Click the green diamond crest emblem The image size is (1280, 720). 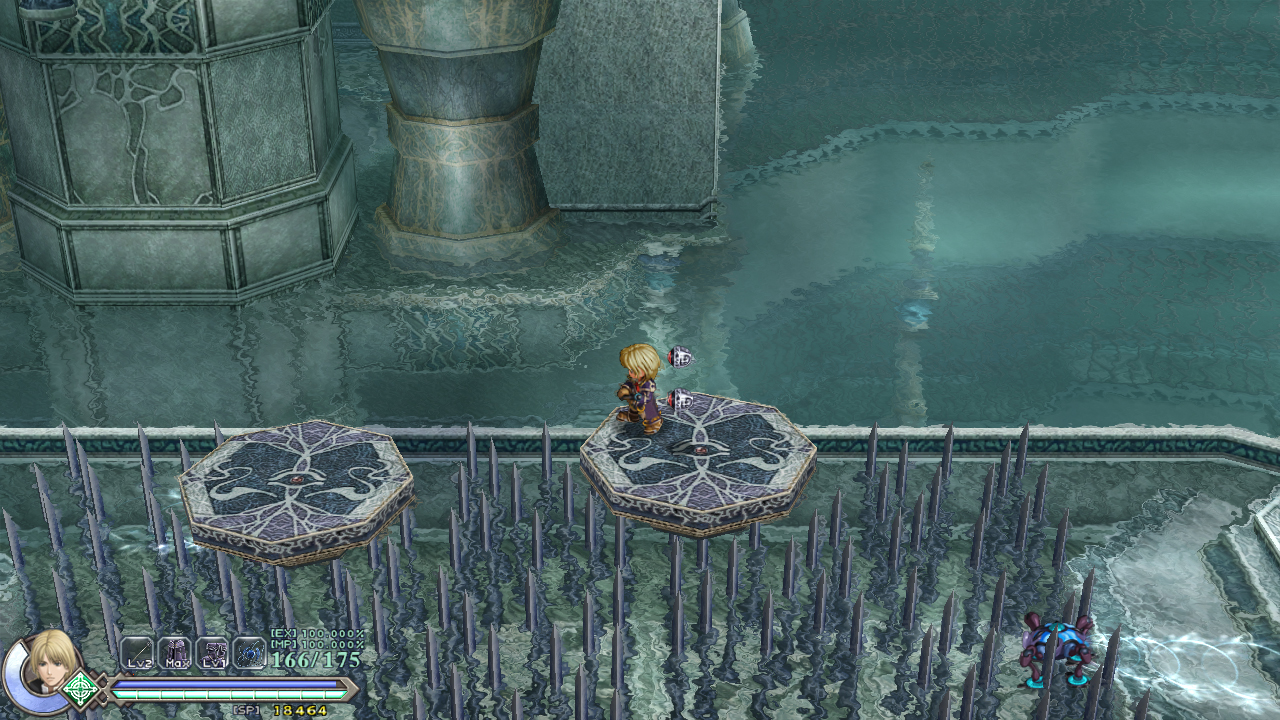click(x=81, y=690)
